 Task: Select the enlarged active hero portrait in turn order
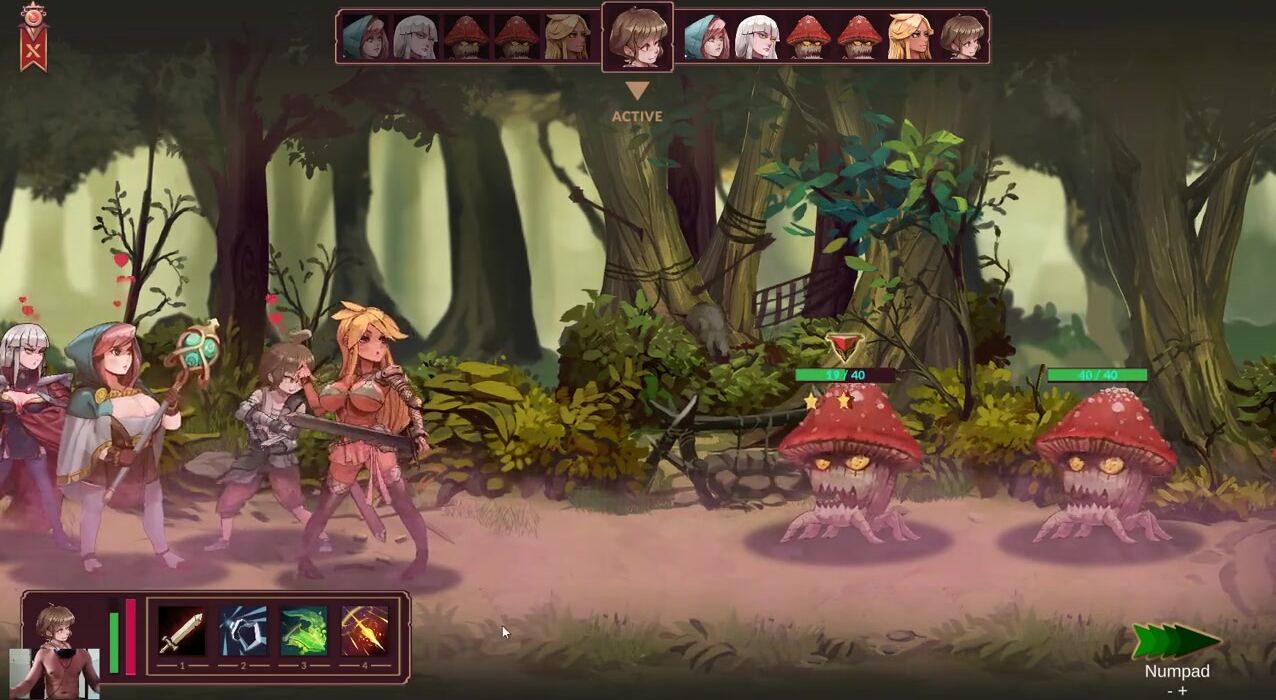(x=637, y=37)
